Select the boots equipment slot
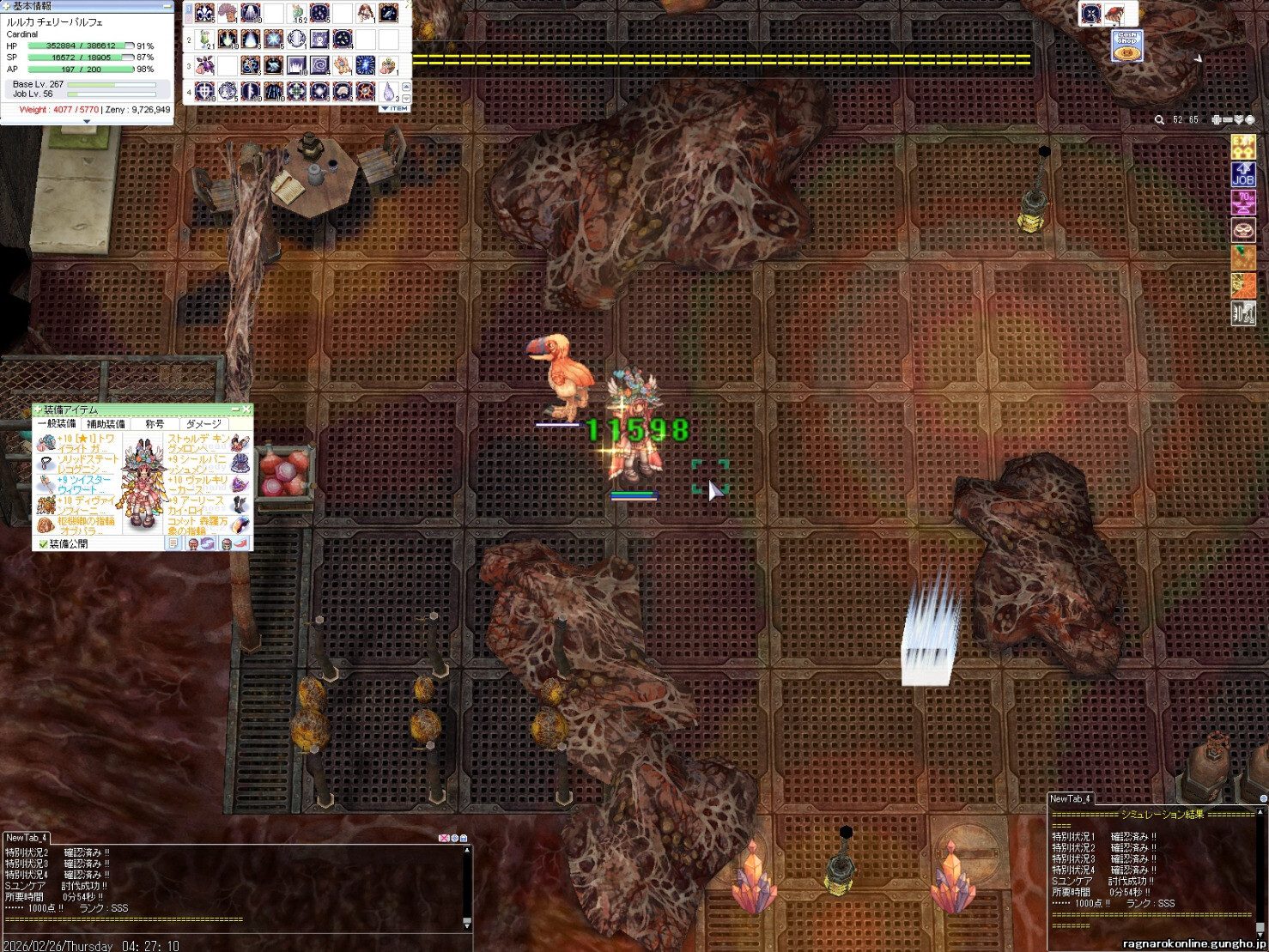This screenshot has width=1269, height=952. [240, 504]
